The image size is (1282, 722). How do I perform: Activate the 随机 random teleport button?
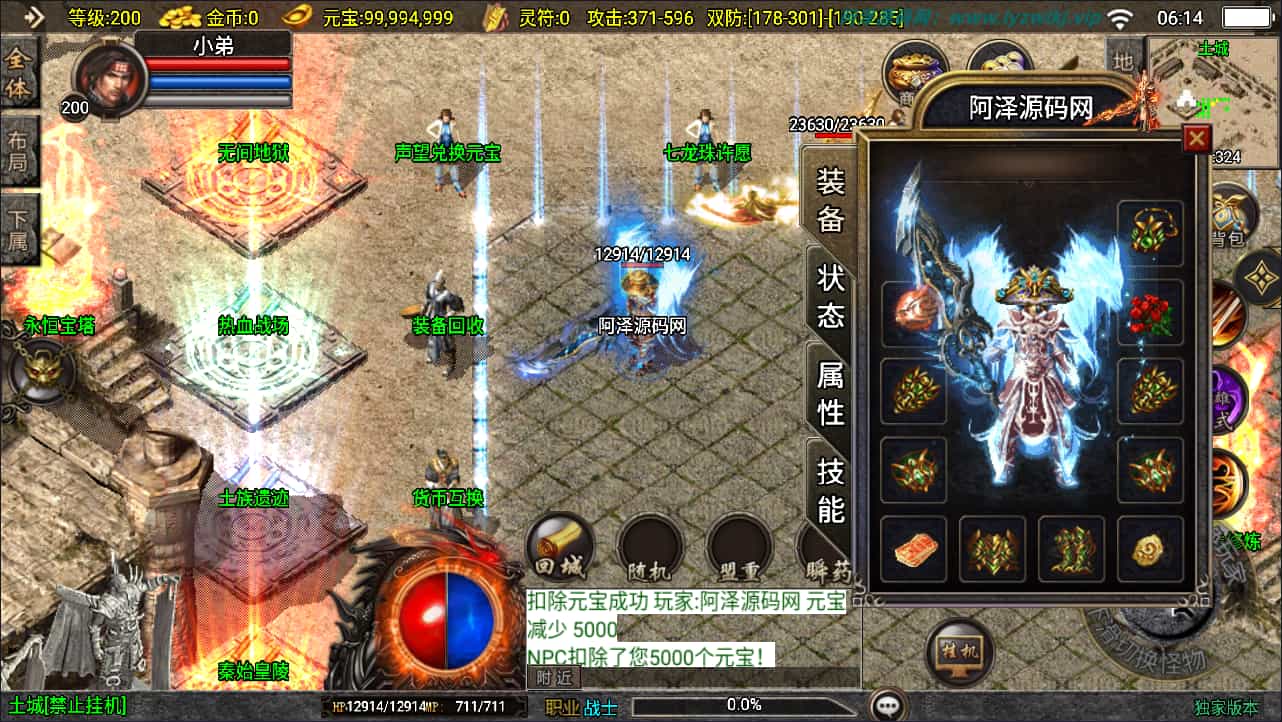[649, 550]
